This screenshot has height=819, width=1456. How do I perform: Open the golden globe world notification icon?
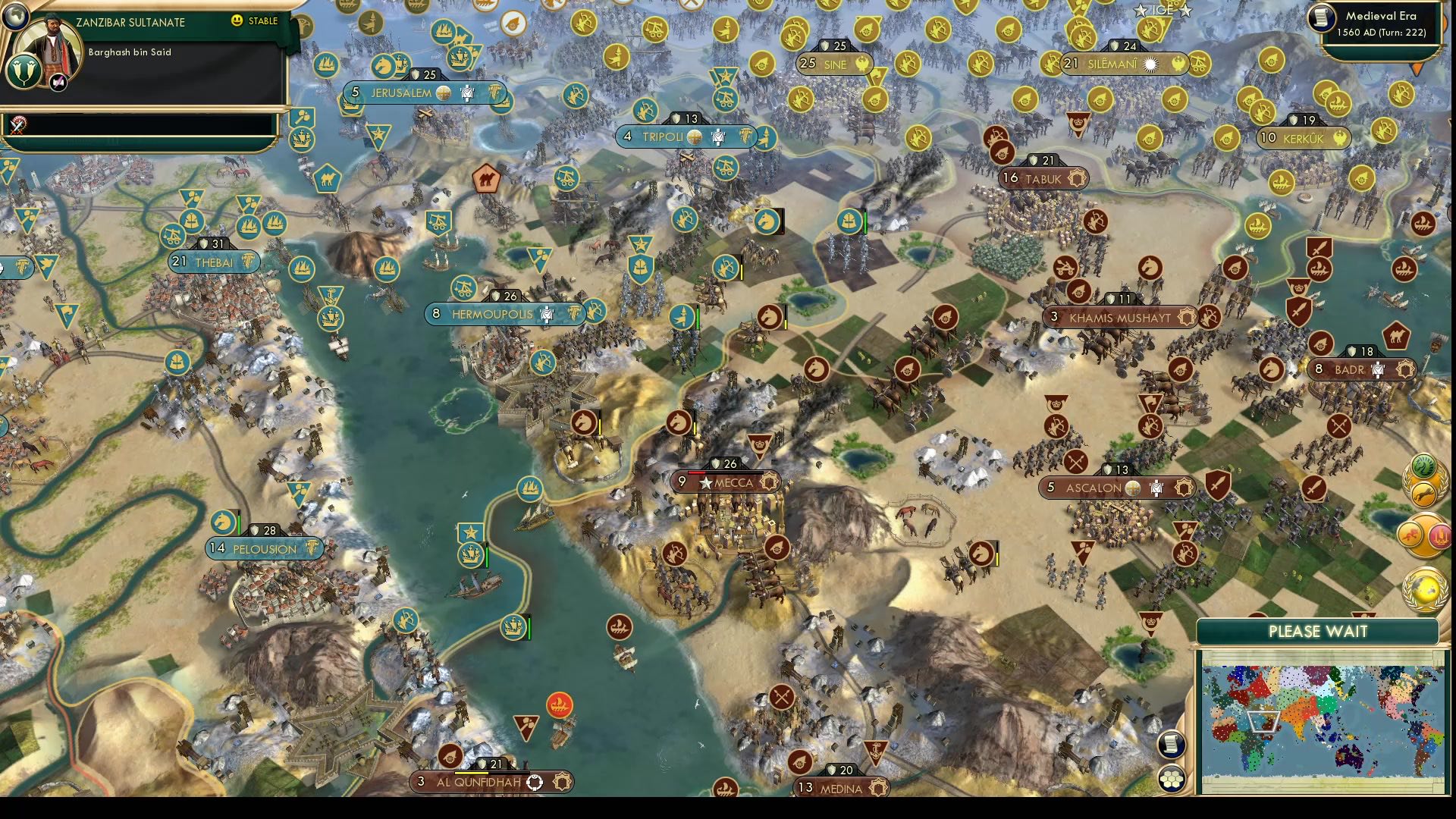point(1423,588)
